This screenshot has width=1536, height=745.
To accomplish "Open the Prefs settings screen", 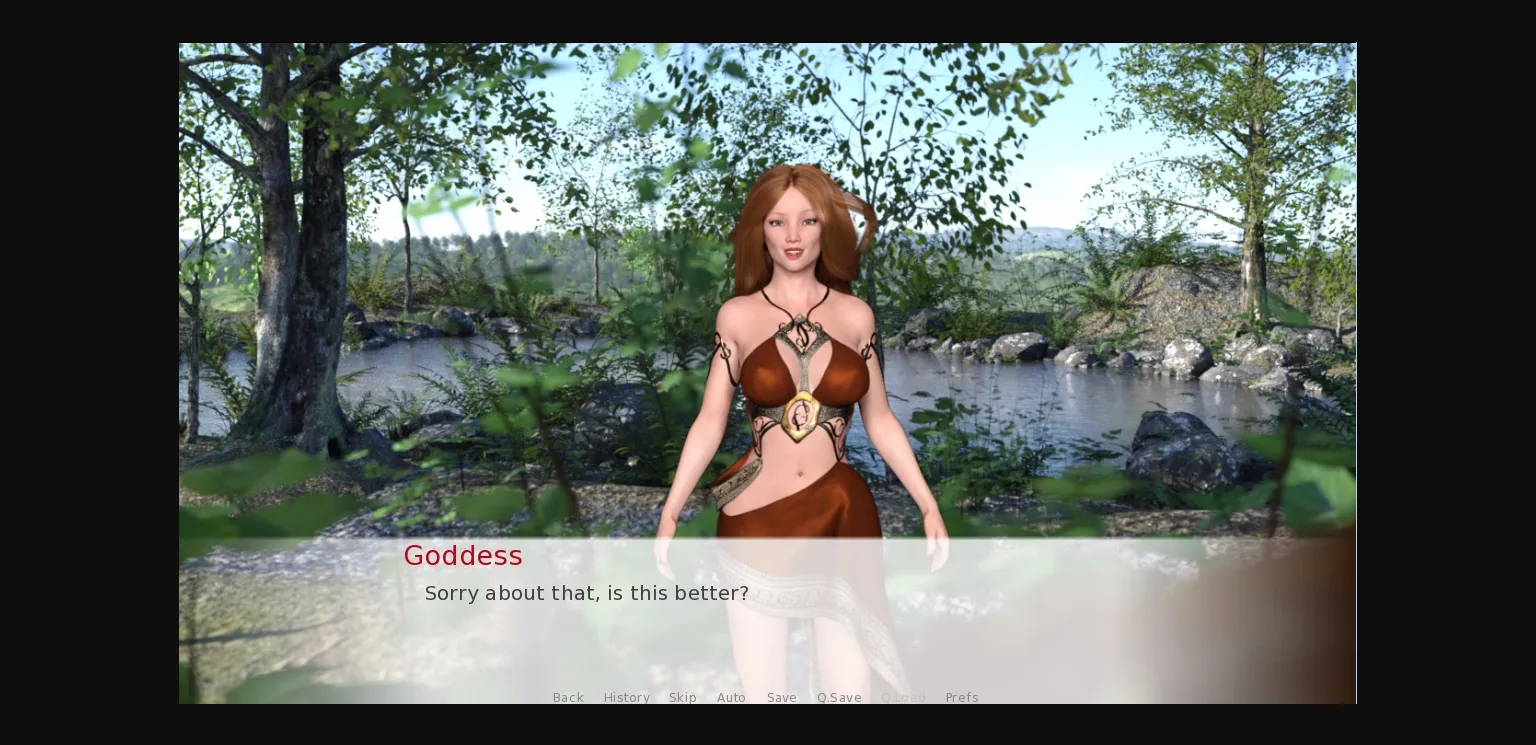I will tap(961, 697).
